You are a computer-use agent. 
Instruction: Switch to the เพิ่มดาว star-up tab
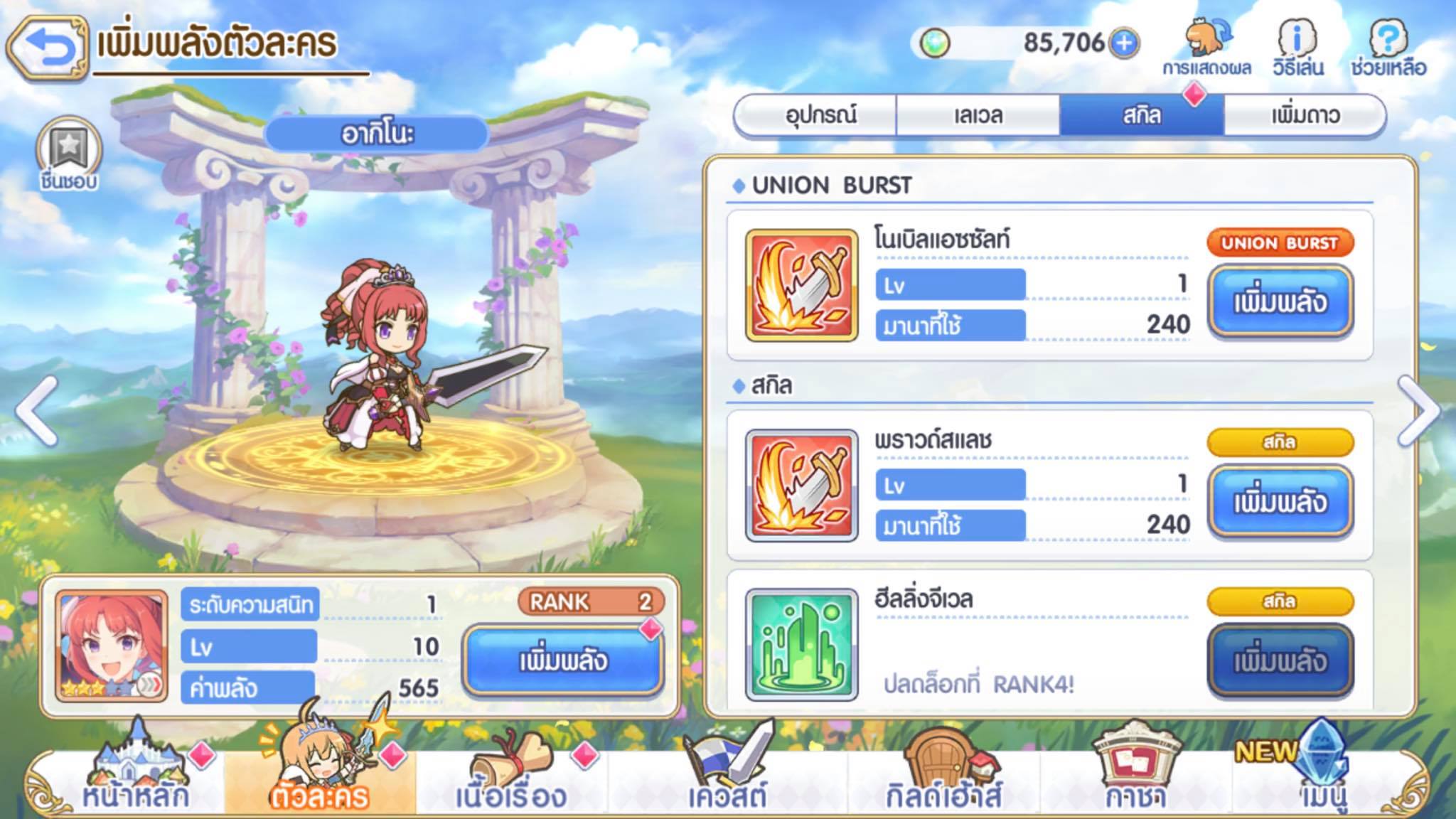(x=1305, y=115)
